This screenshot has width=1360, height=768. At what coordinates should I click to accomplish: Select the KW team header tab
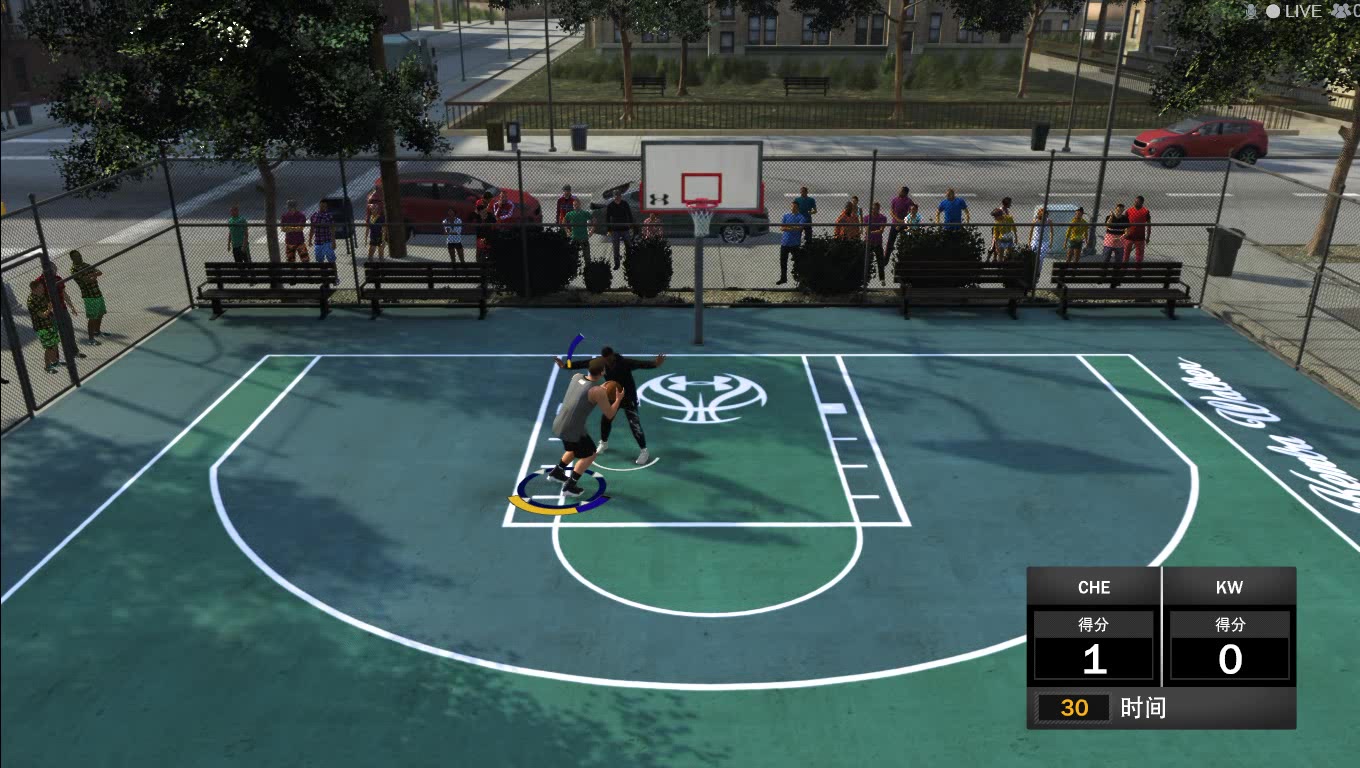(x=1230, y=587)
